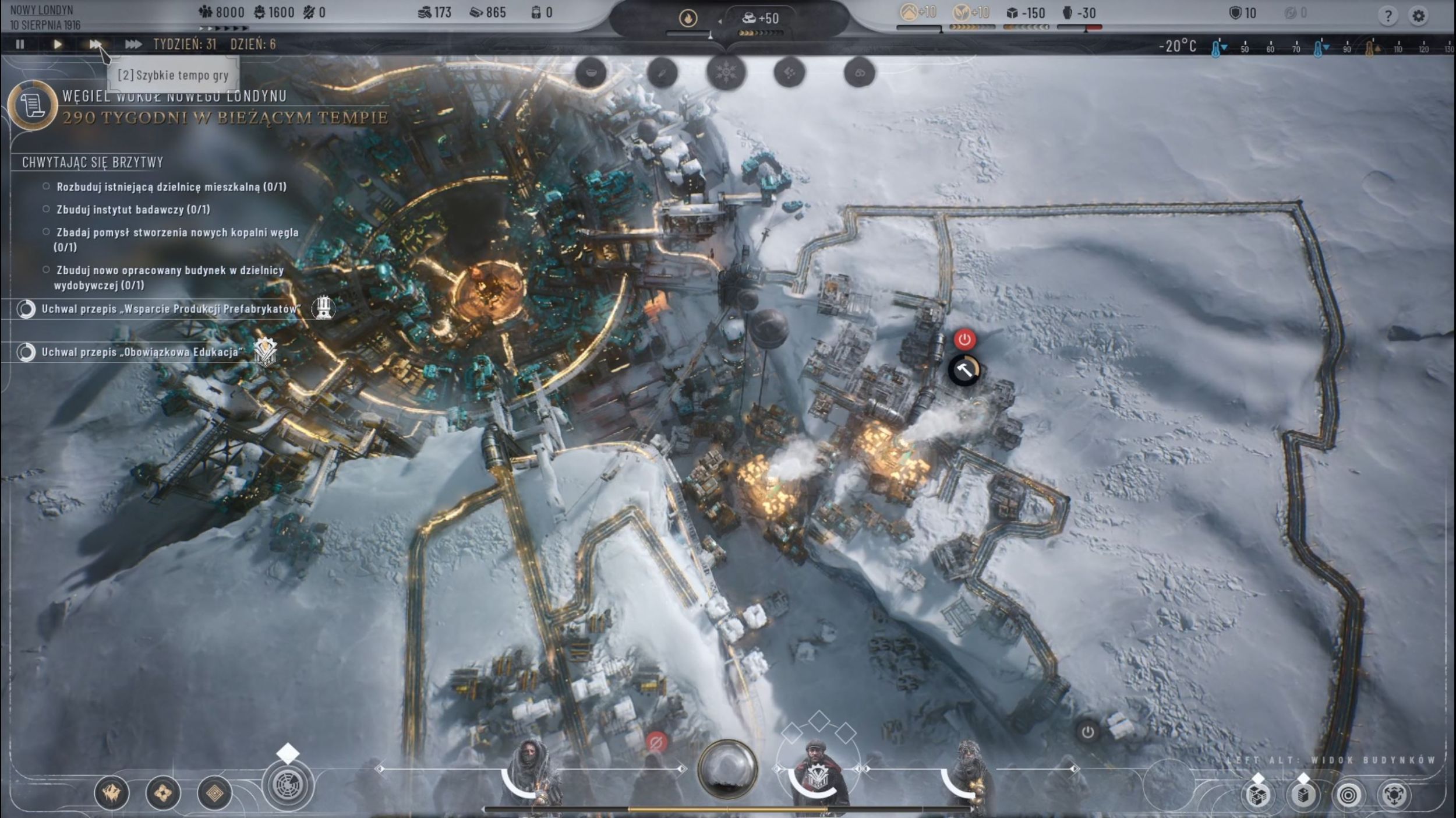Open the radar-style round dial button
This screenshot has height=818, width=1456.
[x=288, y=785]
